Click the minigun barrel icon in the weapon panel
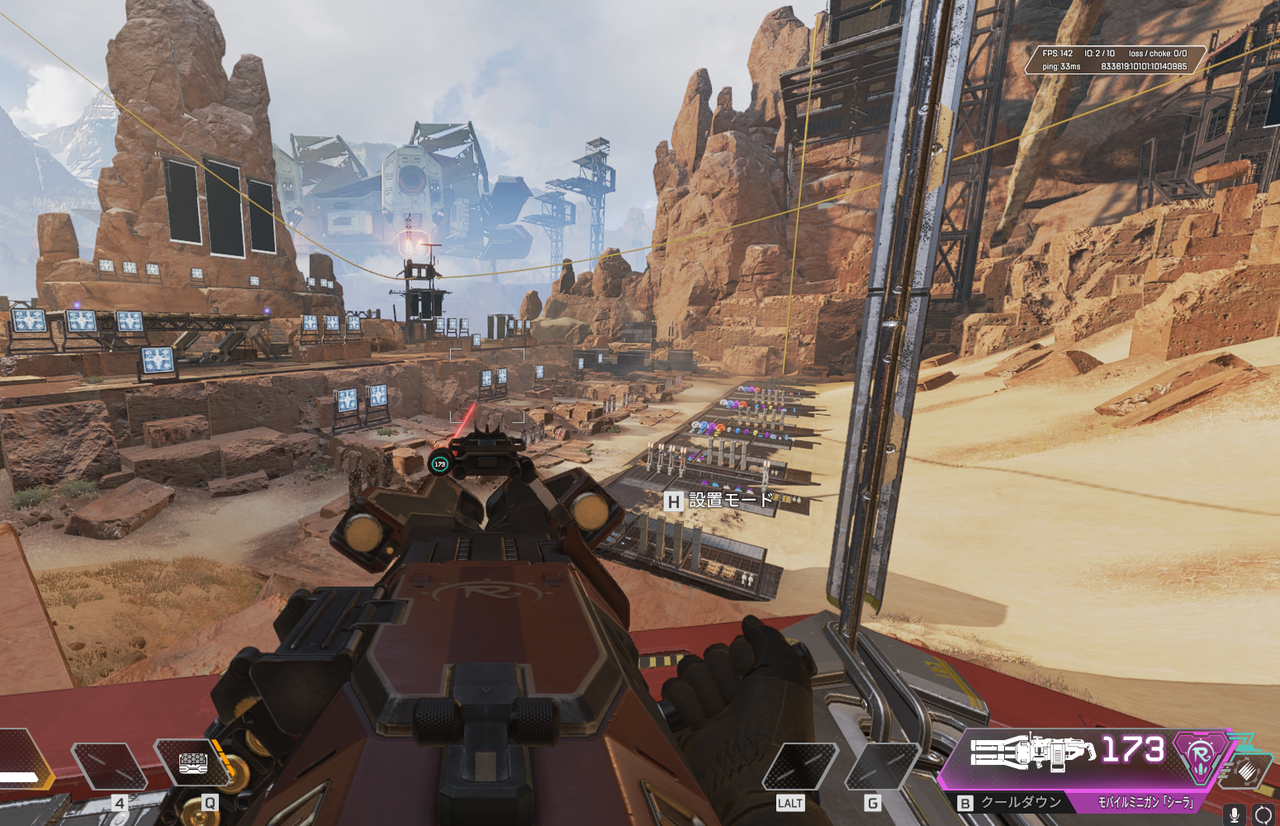The image size is (1280, 826). tap(993, 752)
